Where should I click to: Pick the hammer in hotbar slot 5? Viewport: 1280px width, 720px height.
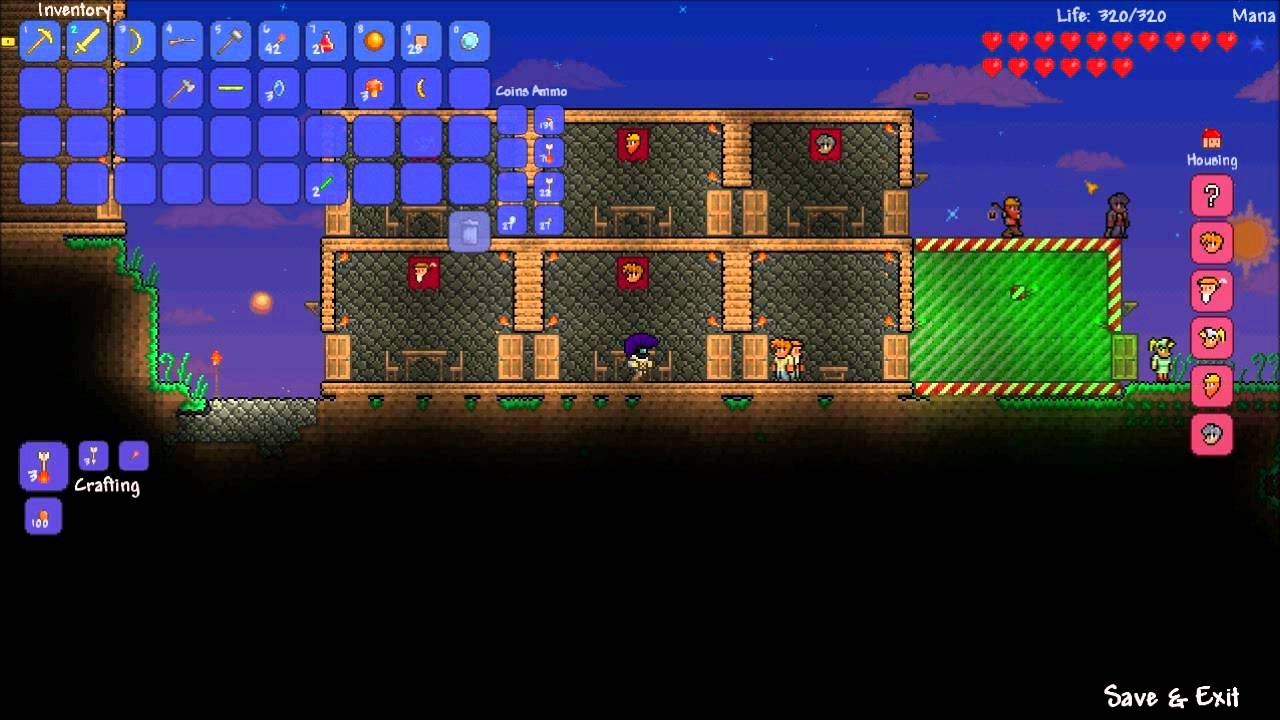[230, 41]
